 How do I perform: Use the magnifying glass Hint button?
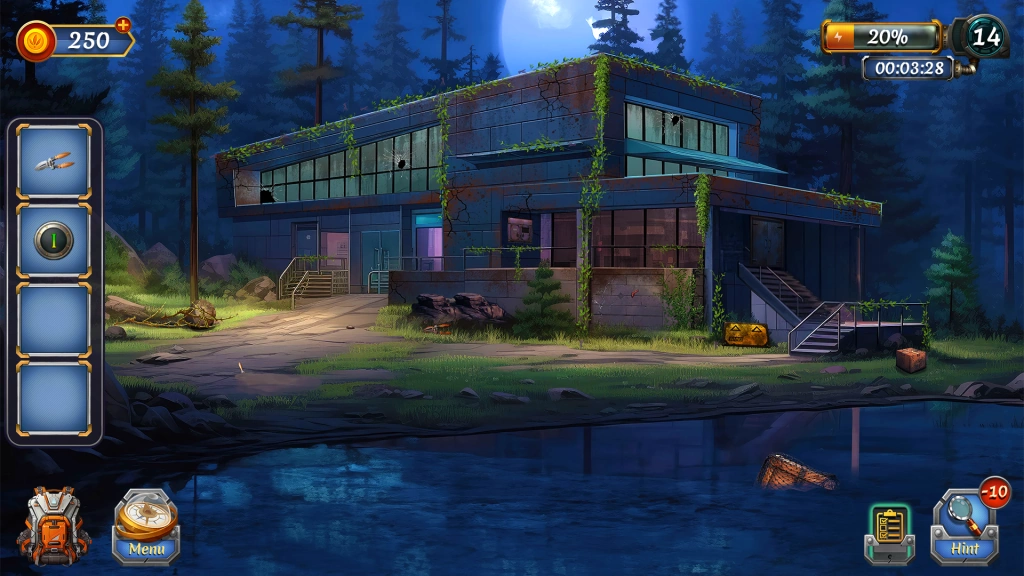coord(965,526)
